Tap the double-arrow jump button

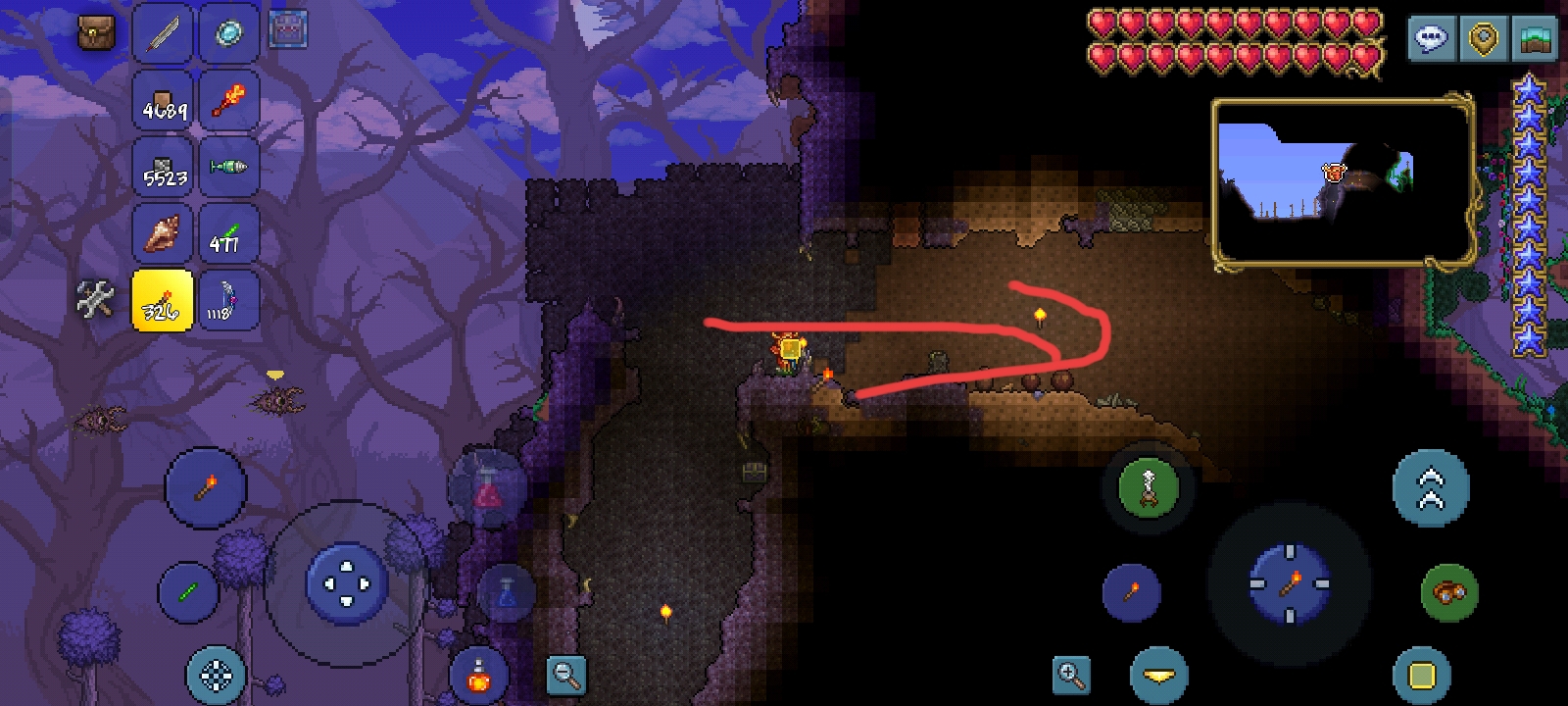(1431, 487)
